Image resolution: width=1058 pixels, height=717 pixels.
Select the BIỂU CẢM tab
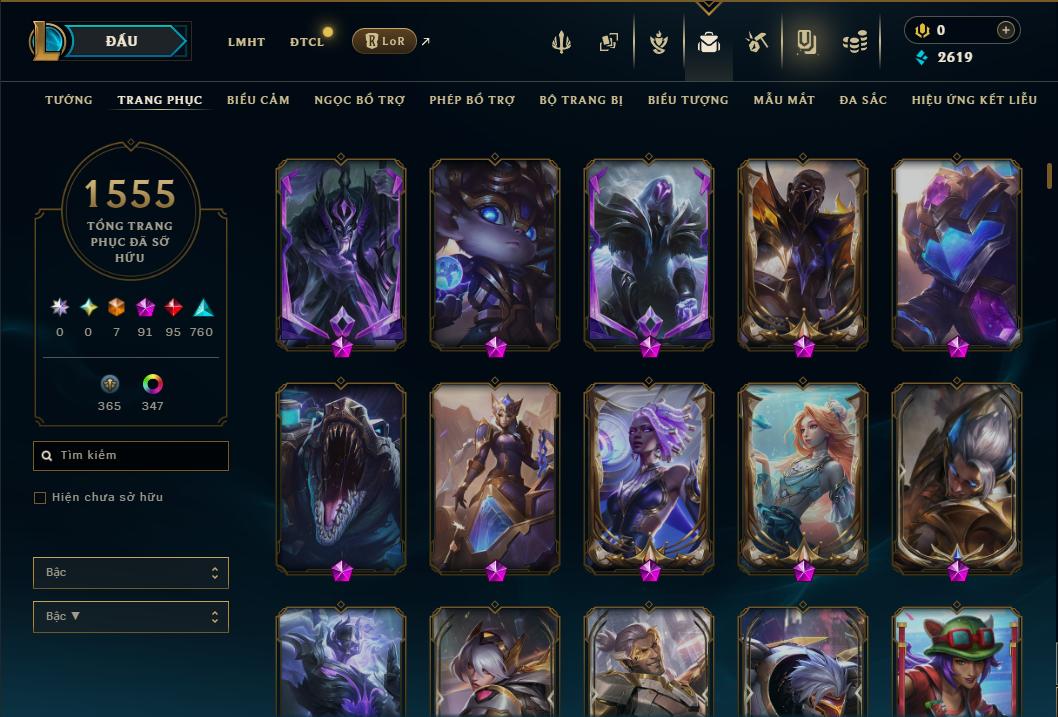click(258, 100)
